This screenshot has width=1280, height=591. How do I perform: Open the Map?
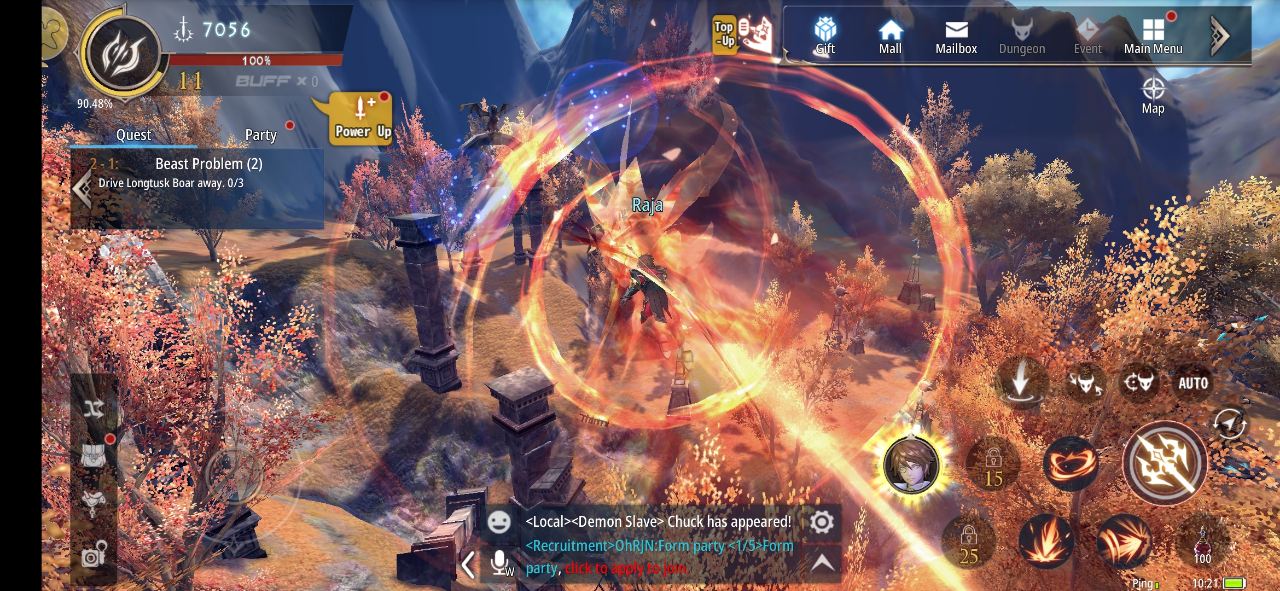pyautogui.click(x=1153, y=94)
